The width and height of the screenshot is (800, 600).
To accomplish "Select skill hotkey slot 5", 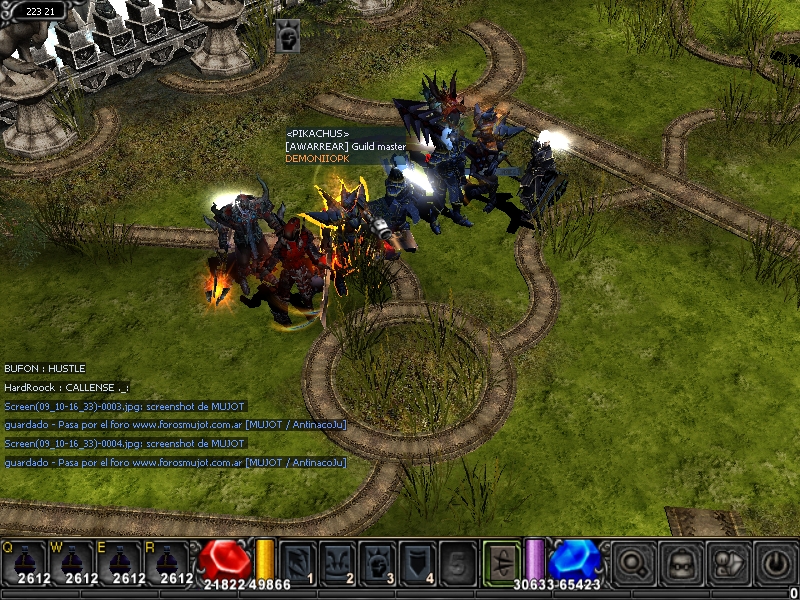I will tap(458, 562).
